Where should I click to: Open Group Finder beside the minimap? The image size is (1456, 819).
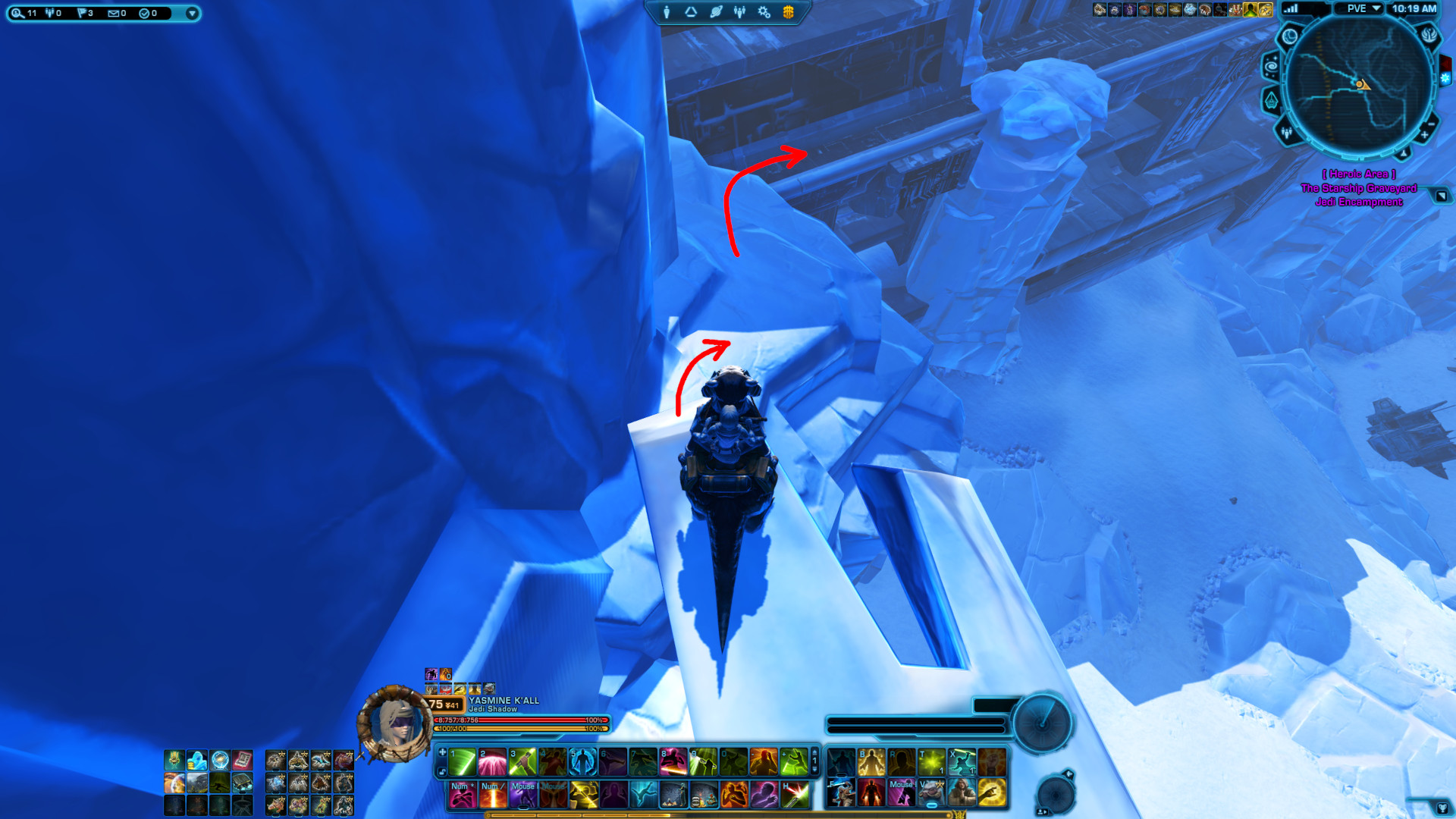(1287, 133)
